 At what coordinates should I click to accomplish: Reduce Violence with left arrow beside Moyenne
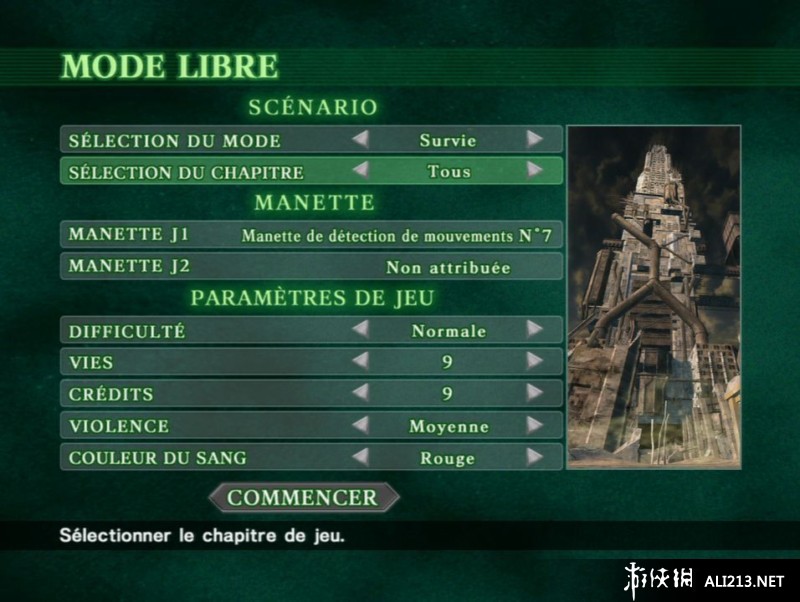(360, 425)
